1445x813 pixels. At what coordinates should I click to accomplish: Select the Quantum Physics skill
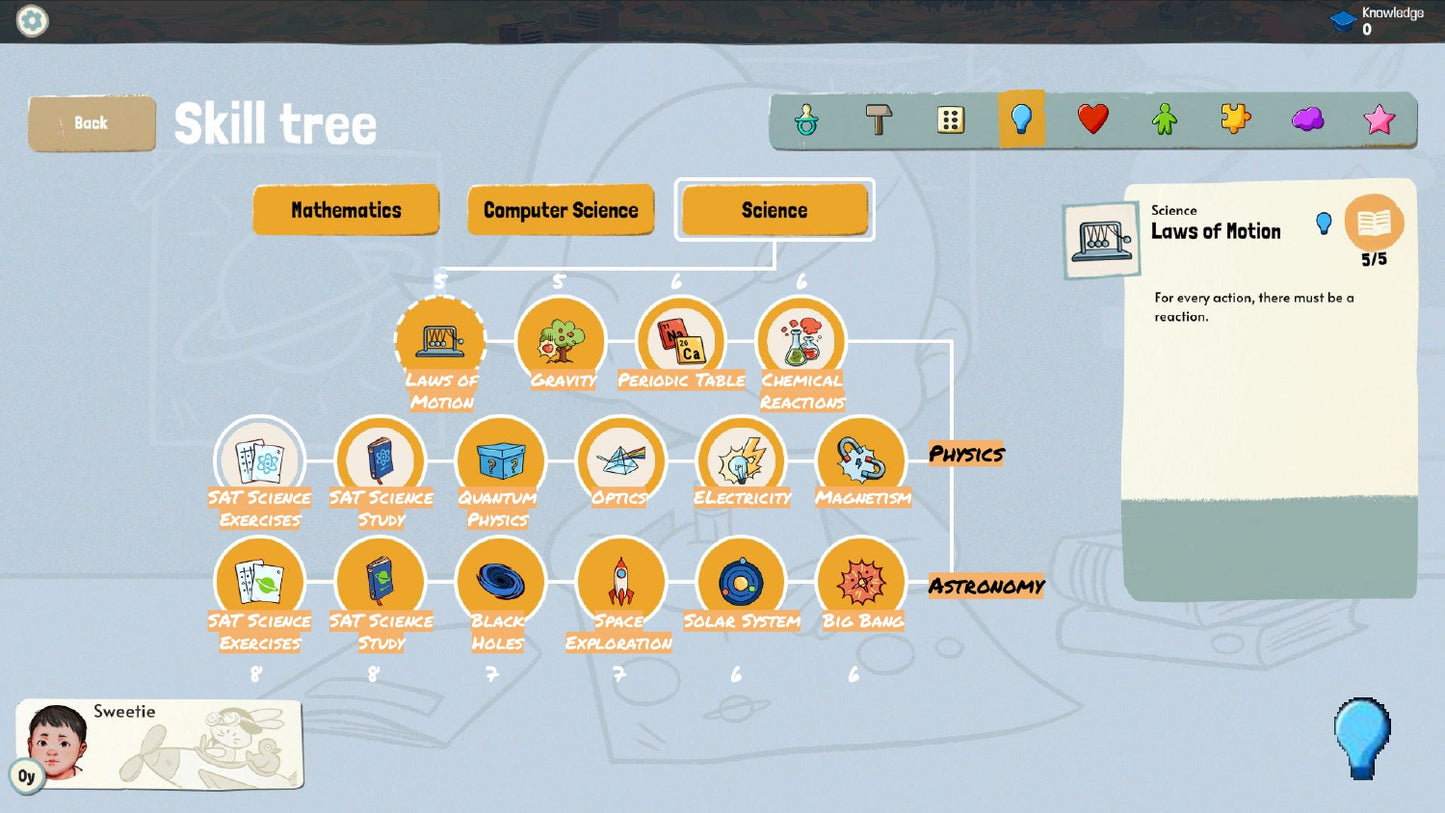500,462
